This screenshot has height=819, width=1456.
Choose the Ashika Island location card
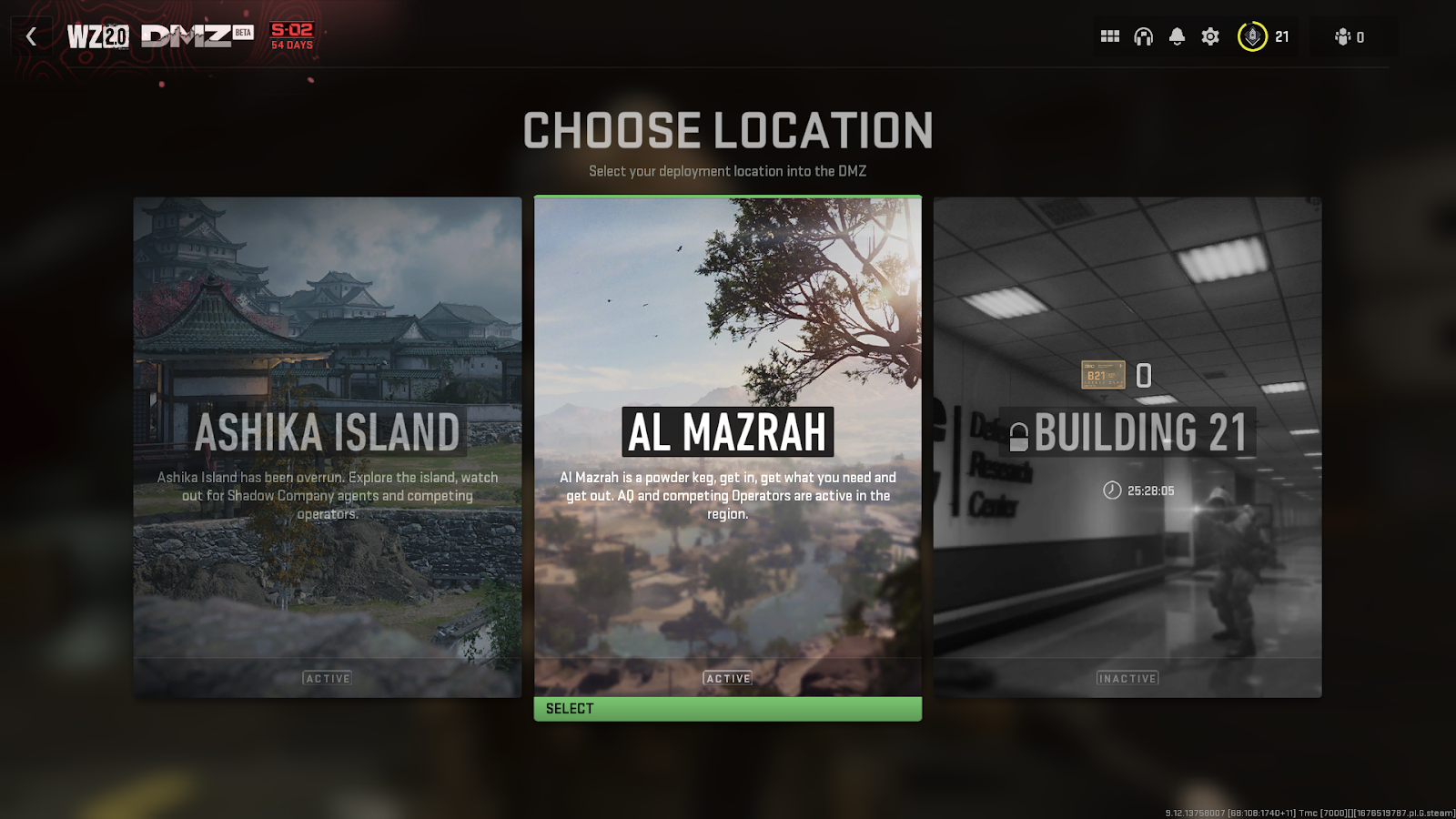328,447
